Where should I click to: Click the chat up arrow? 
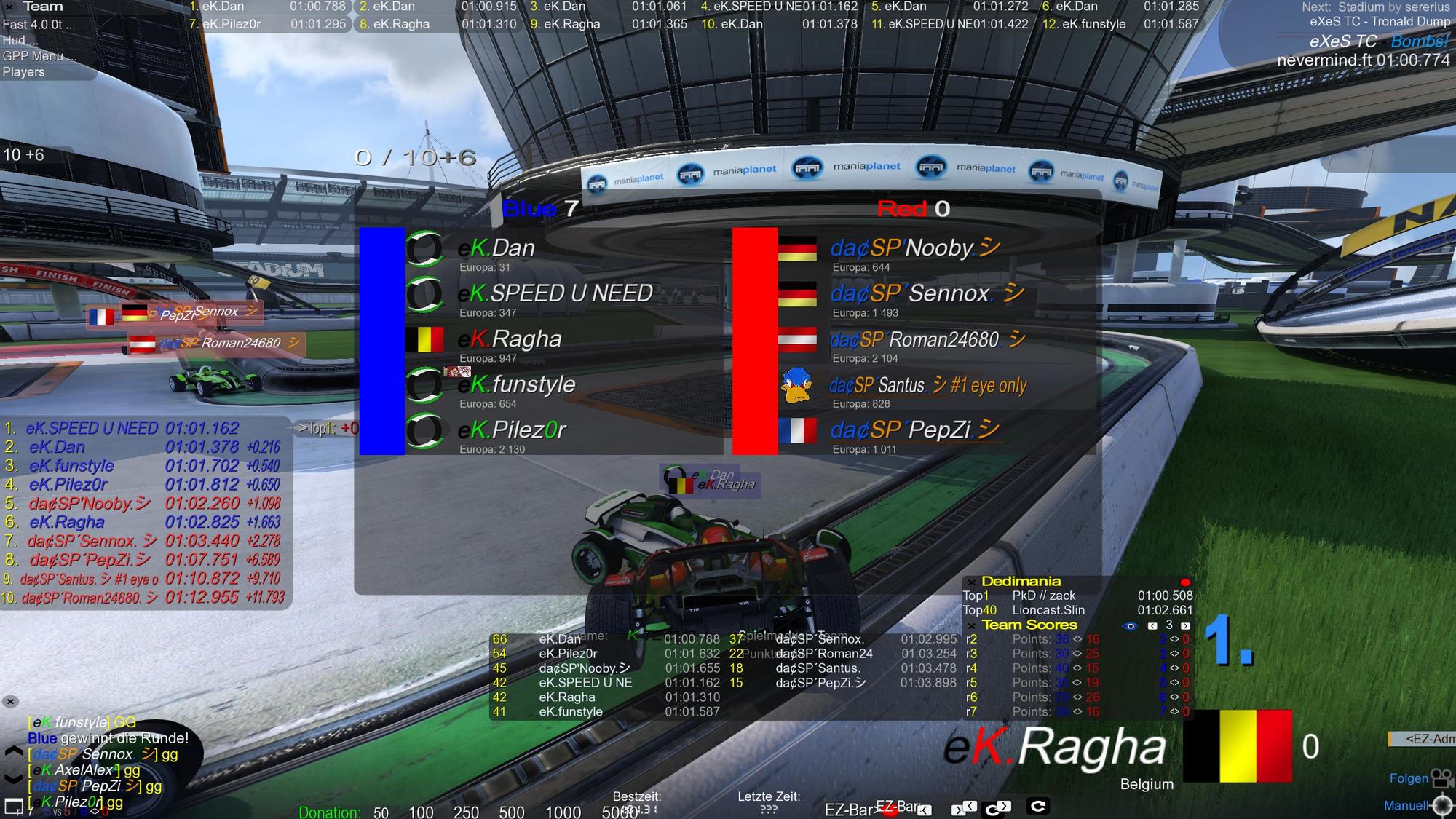tap(13, 751)
